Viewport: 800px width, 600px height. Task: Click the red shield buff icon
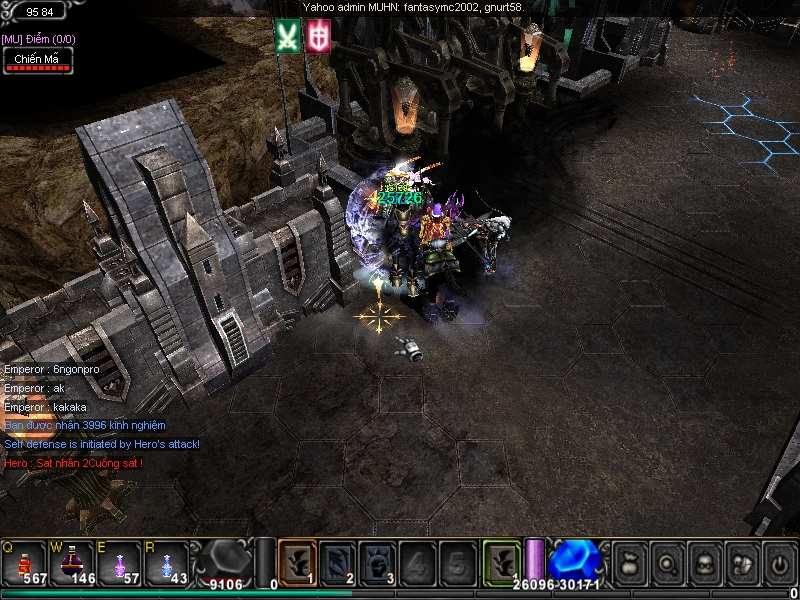pyautogui.click(x=318, y=37)
